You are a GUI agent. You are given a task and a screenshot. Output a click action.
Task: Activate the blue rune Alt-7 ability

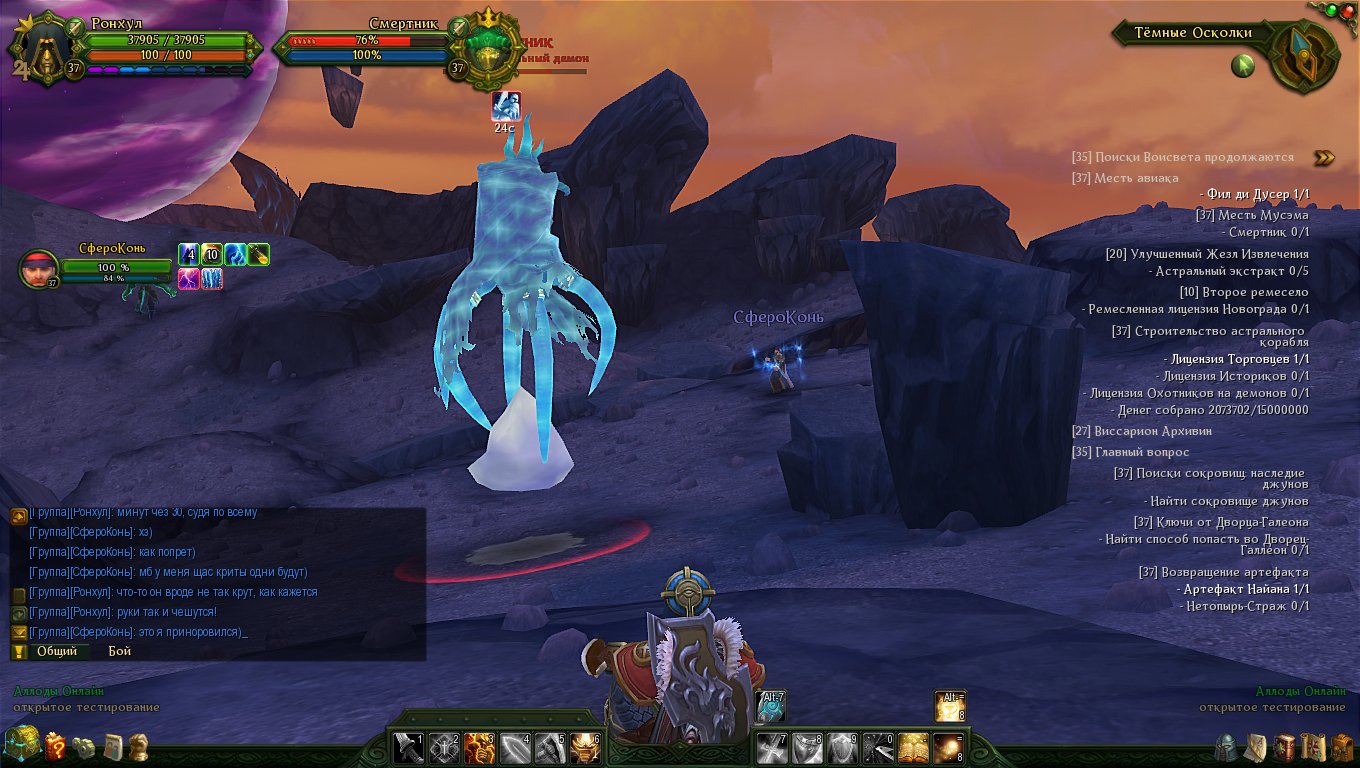click(771, 706)
